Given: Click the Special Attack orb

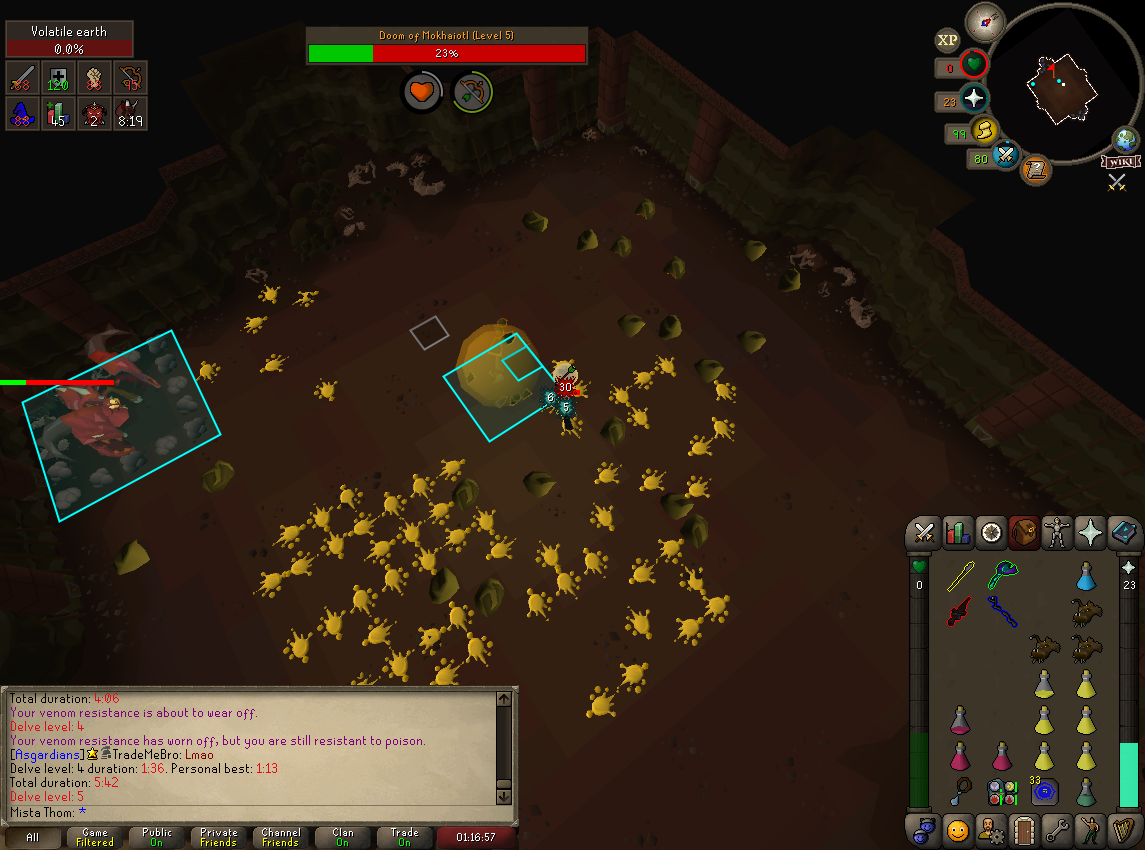Looking at the screenshot, I should 1005,156.
